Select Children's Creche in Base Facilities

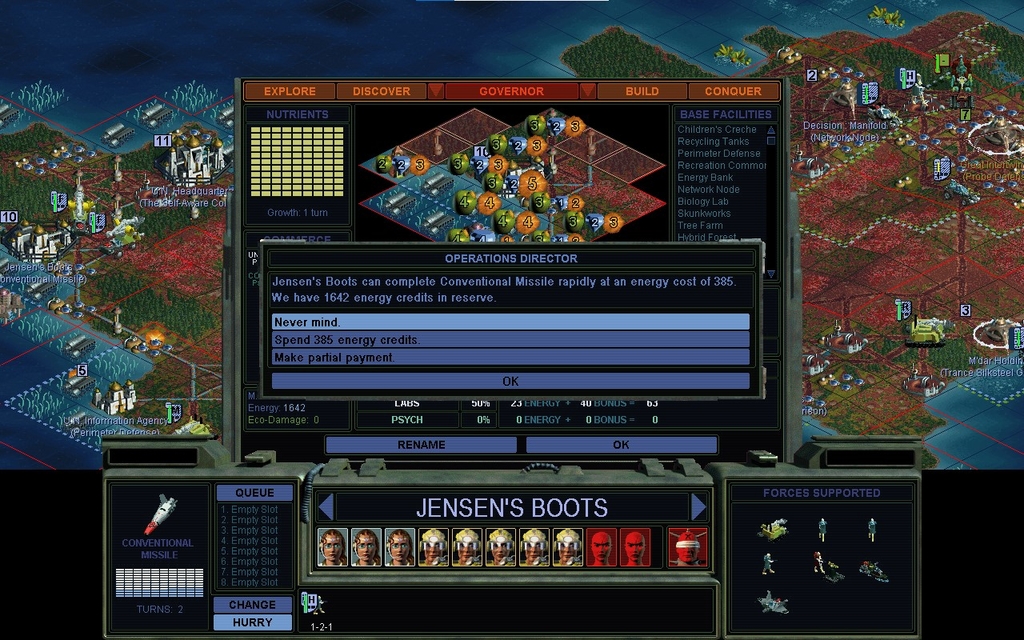717,130
